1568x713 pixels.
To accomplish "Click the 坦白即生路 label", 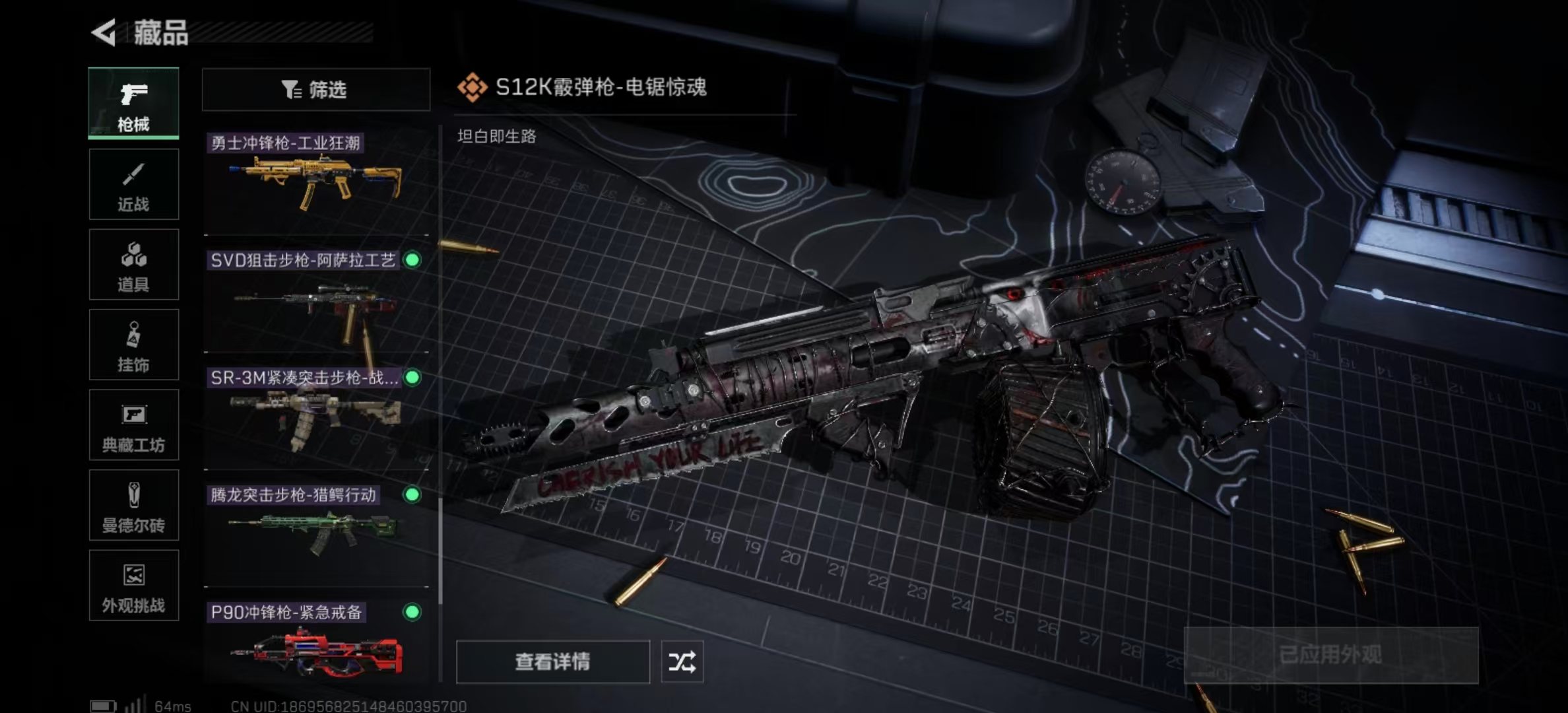I will (x=496, y=138).
